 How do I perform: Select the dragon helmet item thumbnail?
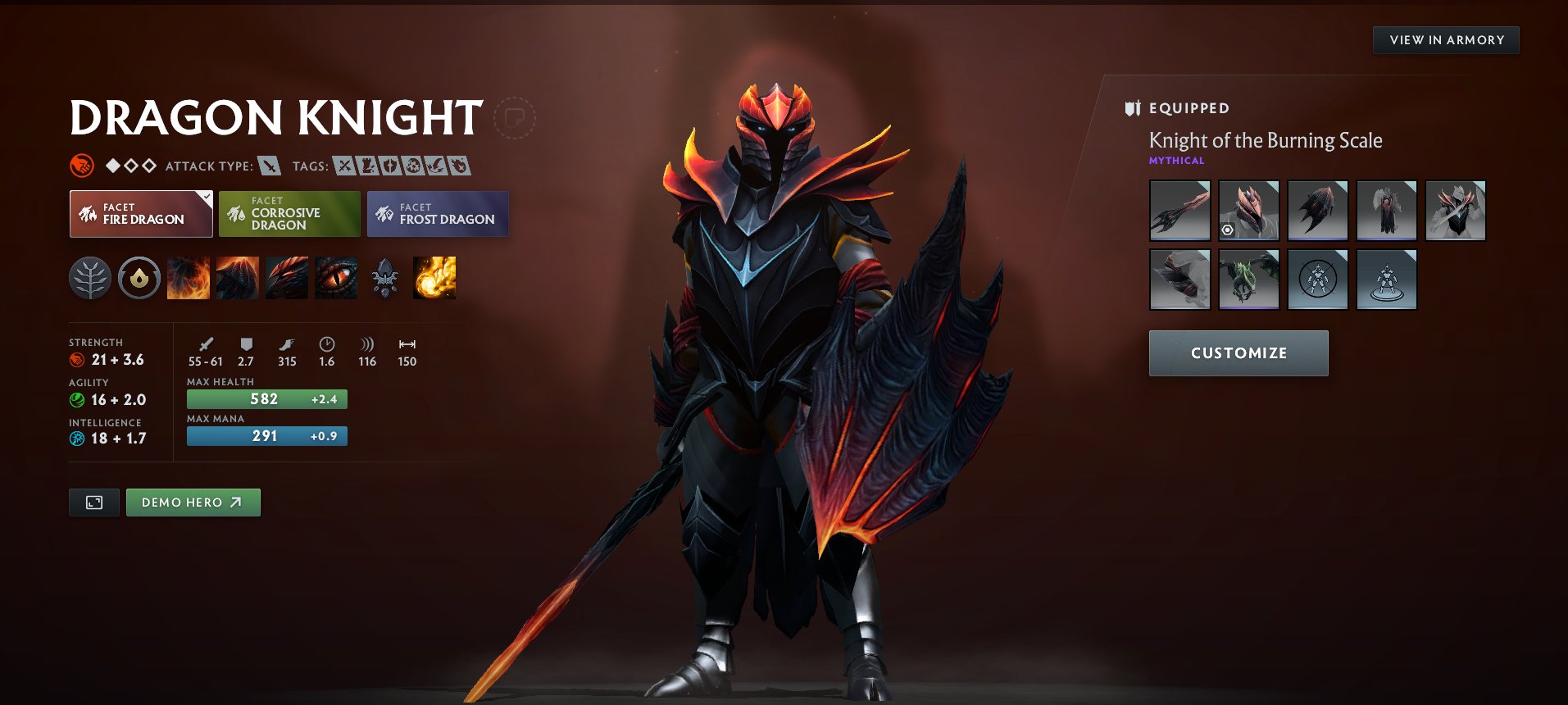tap(1248, 211)
